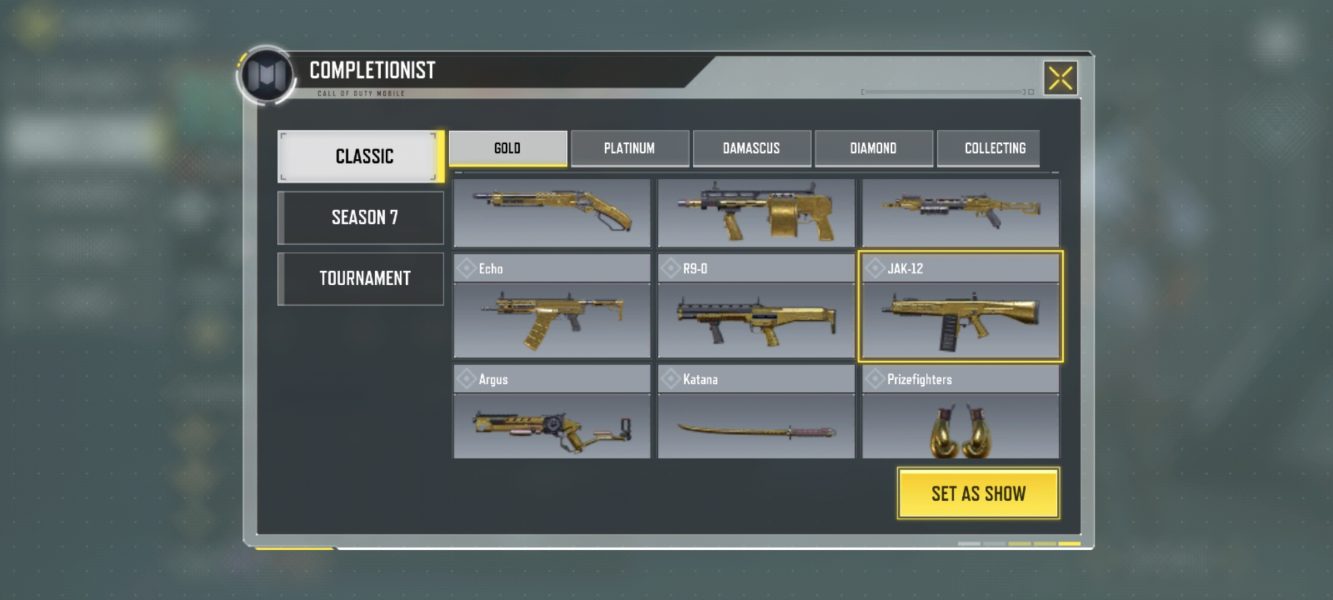The width and height of the screenshot is (1333, 600).
Task: Switch to the Platinum tab
Action: (629, 148)
